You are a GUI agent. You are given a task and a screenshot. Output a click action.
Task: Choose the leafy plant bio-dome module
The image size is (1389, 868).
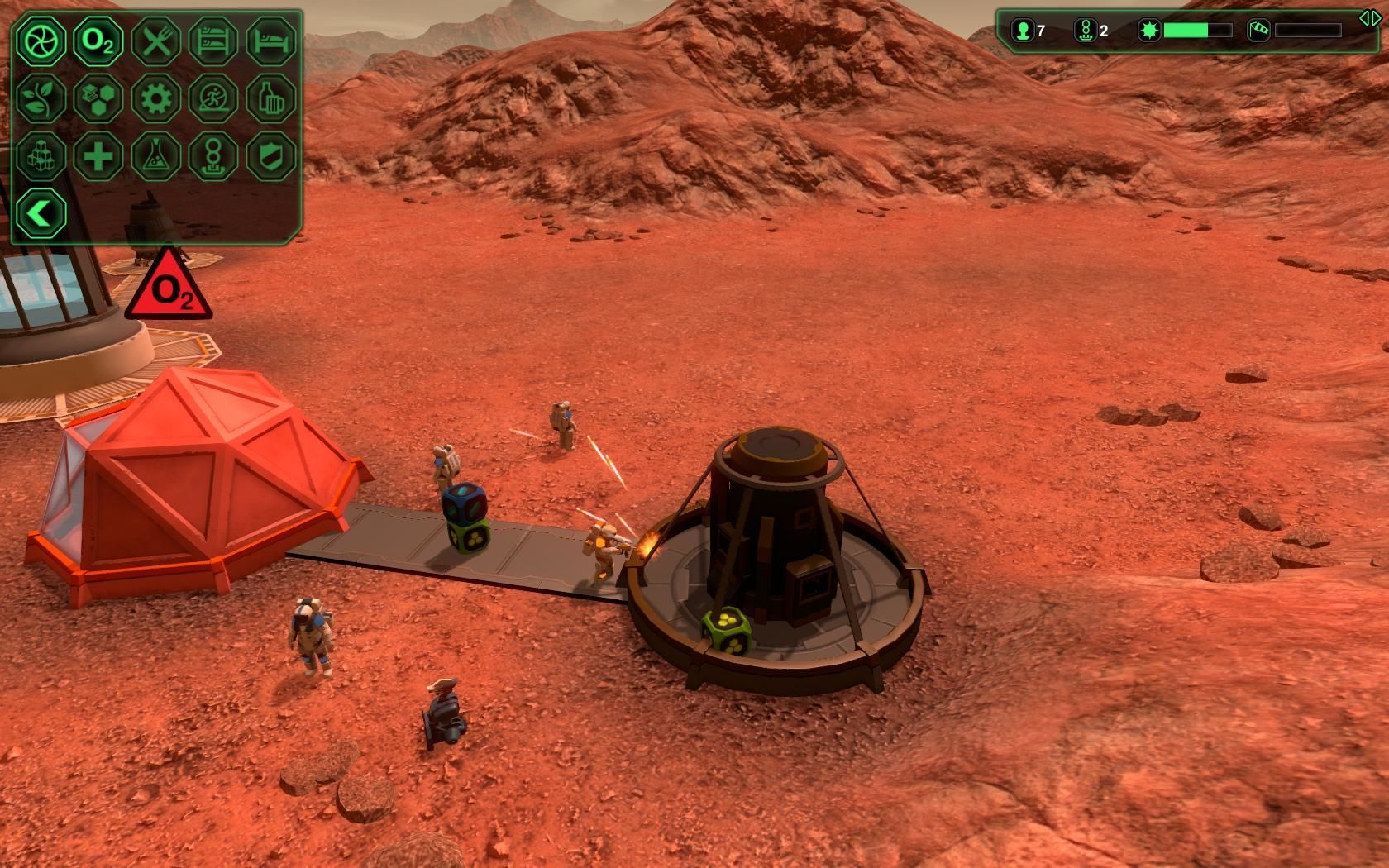click(41, 98)
